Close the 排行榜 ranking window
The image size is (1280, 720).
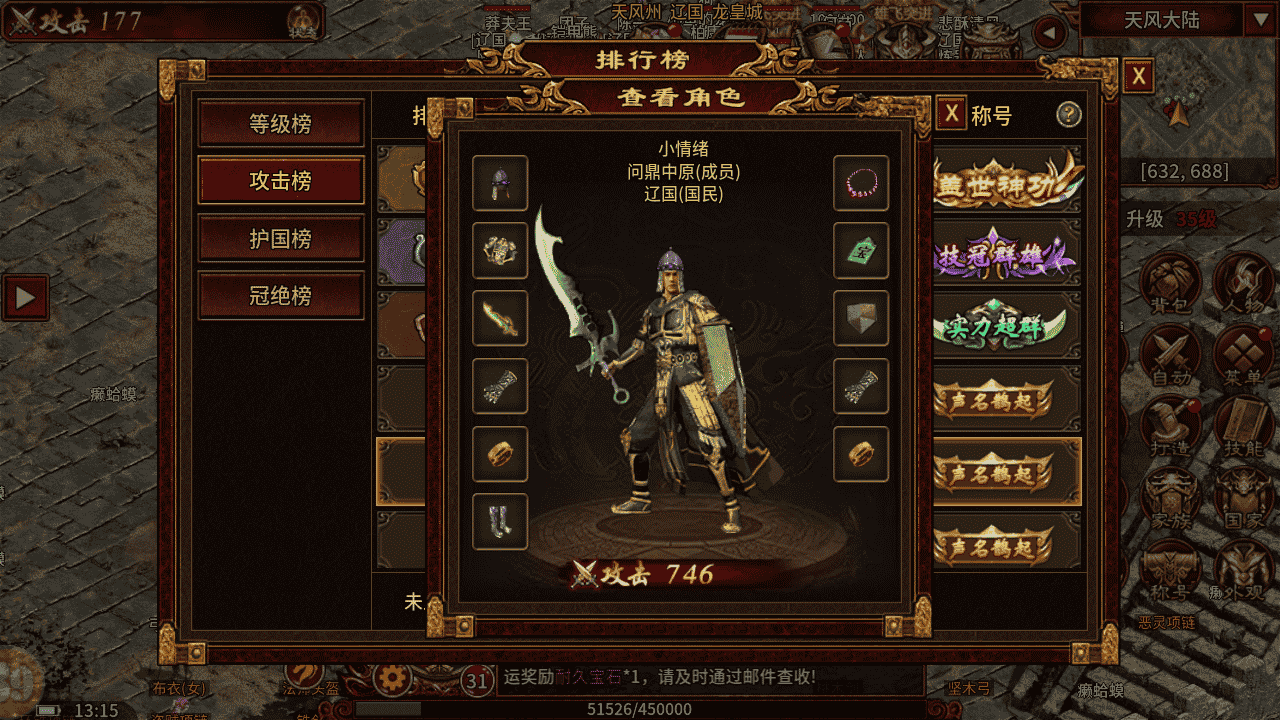(1138, 77)
